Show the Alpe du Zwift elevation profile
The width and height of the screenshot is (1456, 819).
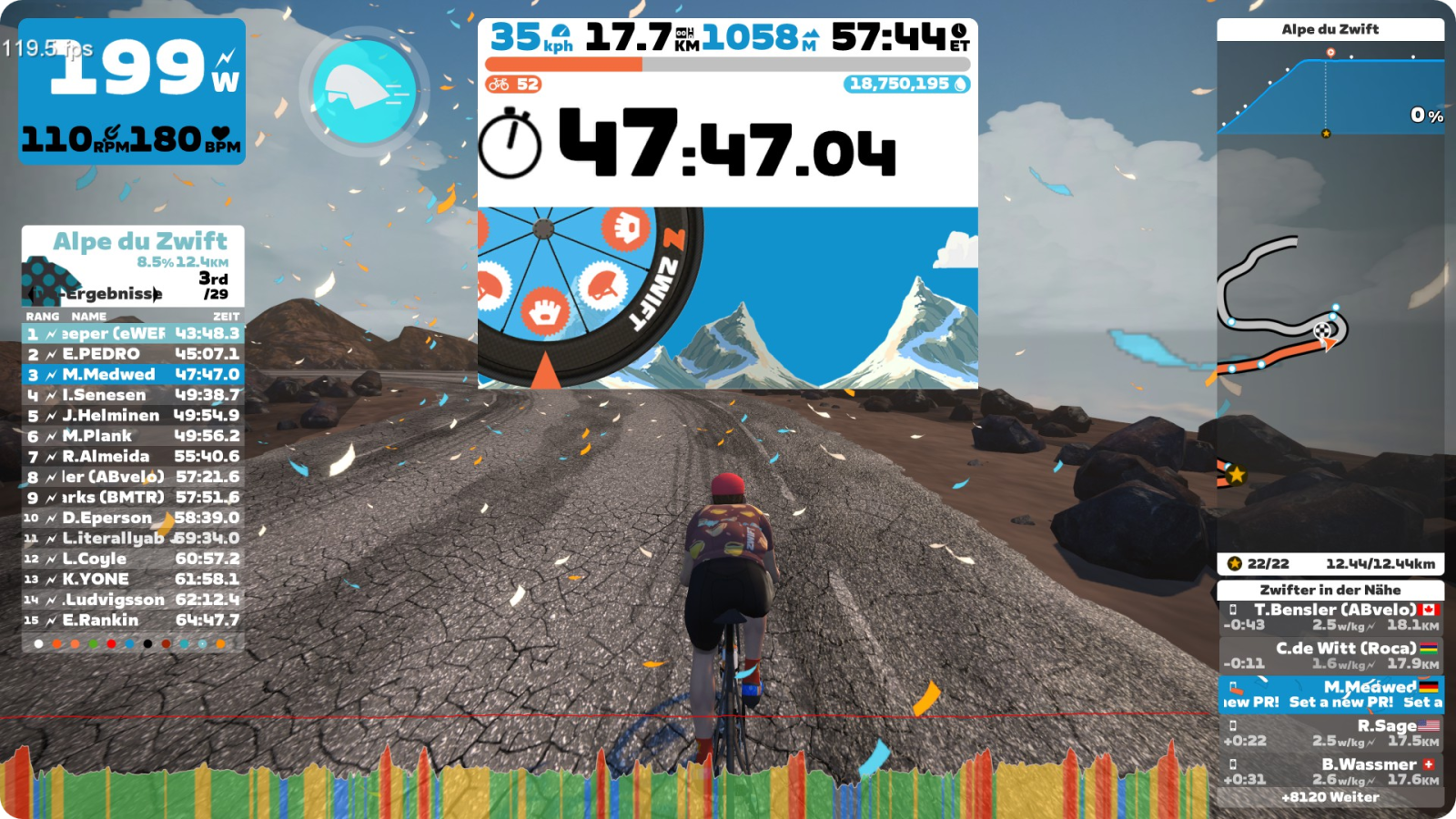point(1330,86)
